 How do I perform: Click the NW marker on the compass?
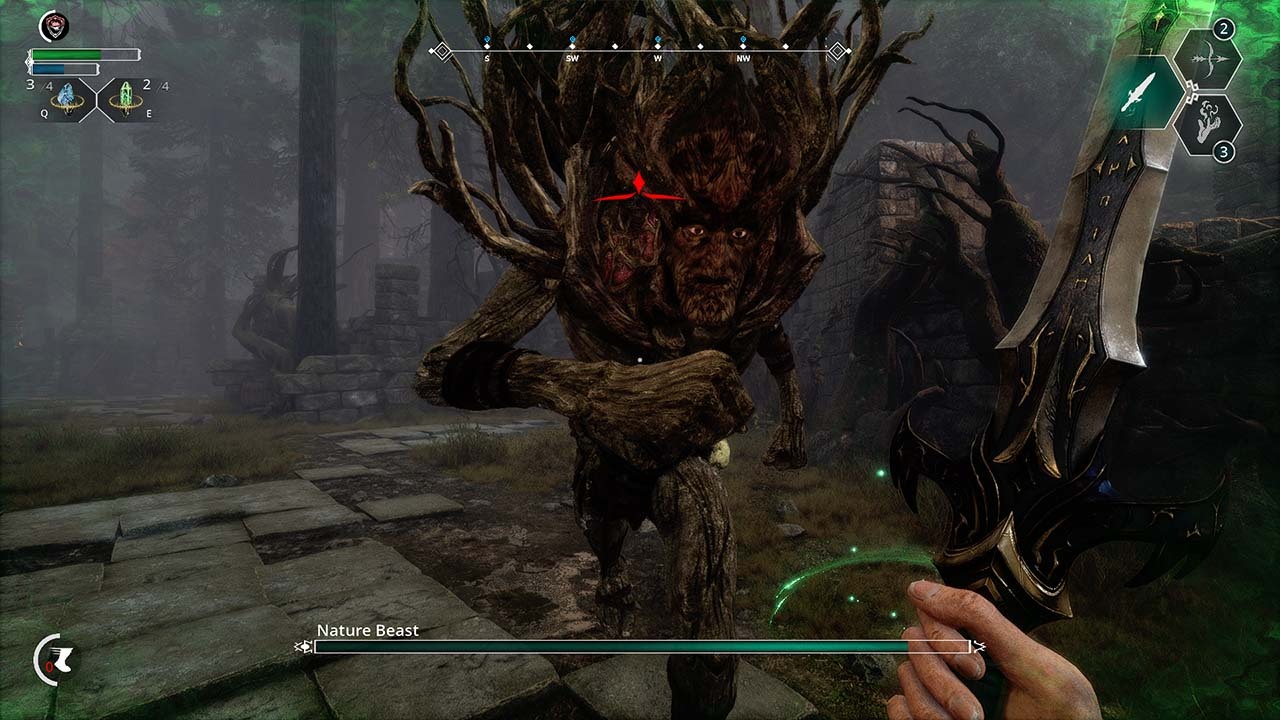(x=742, y=58)
